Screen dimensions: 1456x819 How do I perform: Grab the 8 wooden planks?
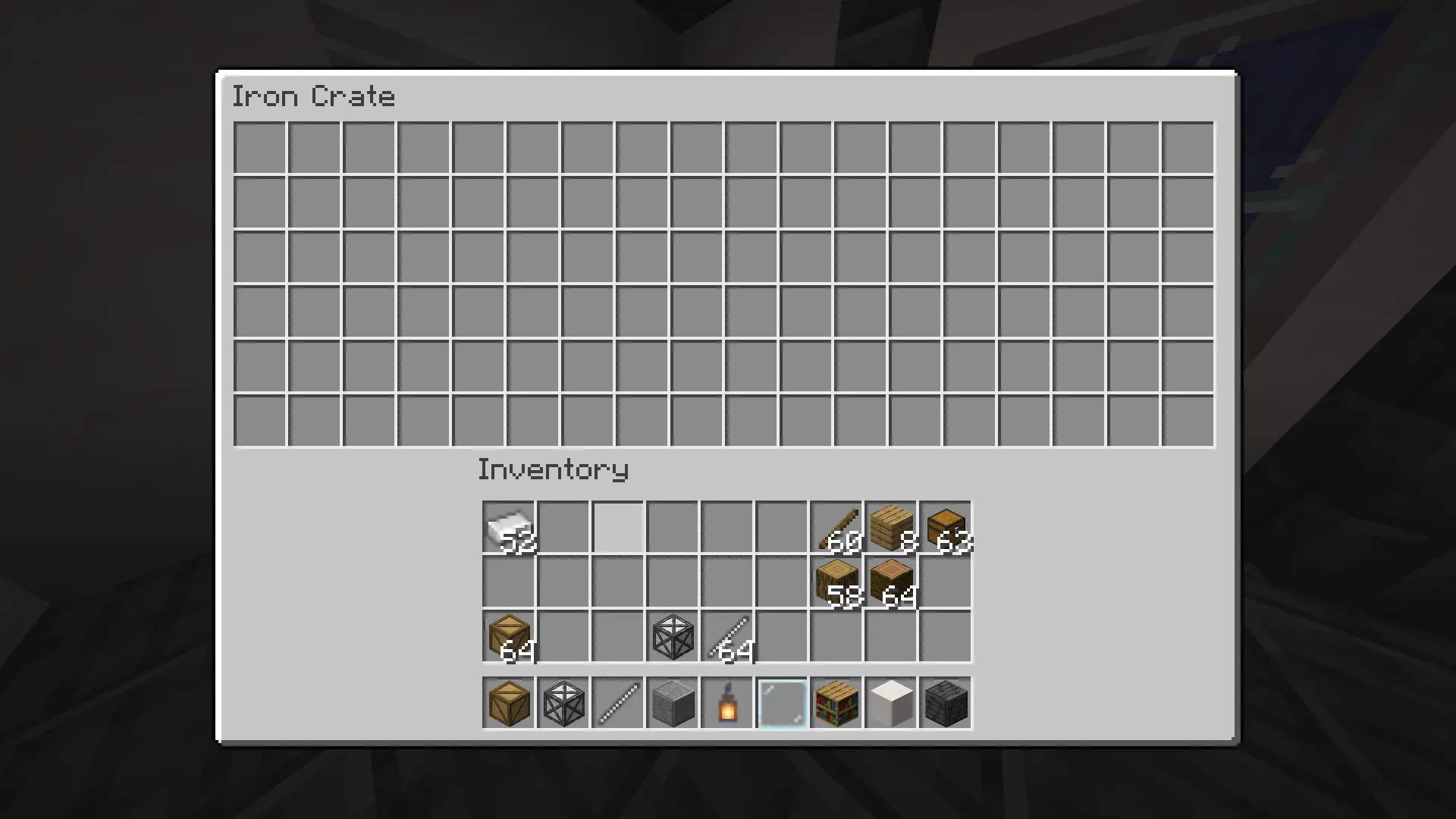coord(890,529)
